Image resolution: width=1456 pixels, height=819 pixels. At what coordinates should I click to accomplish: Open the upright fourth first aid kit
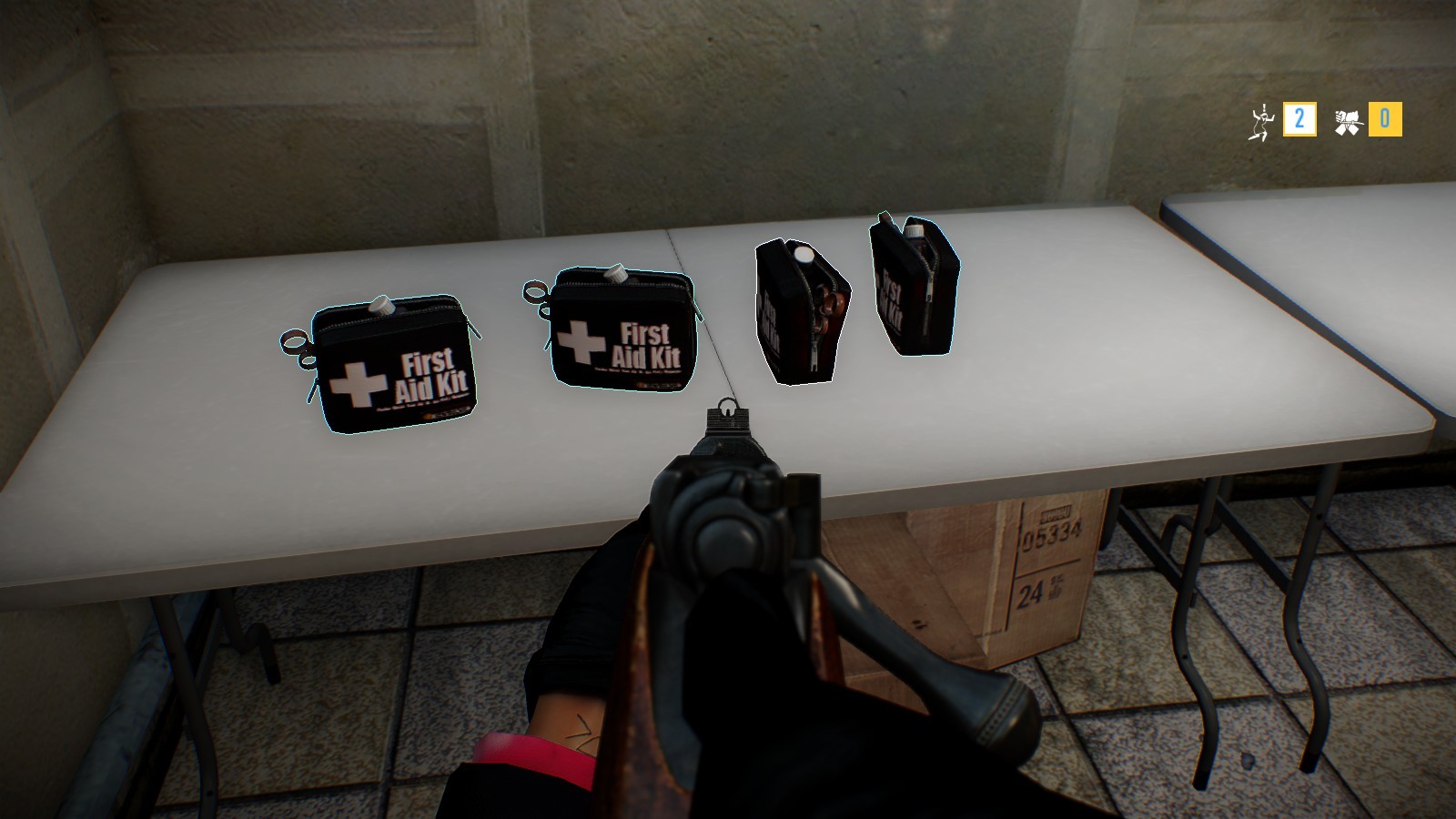(910, 291)
